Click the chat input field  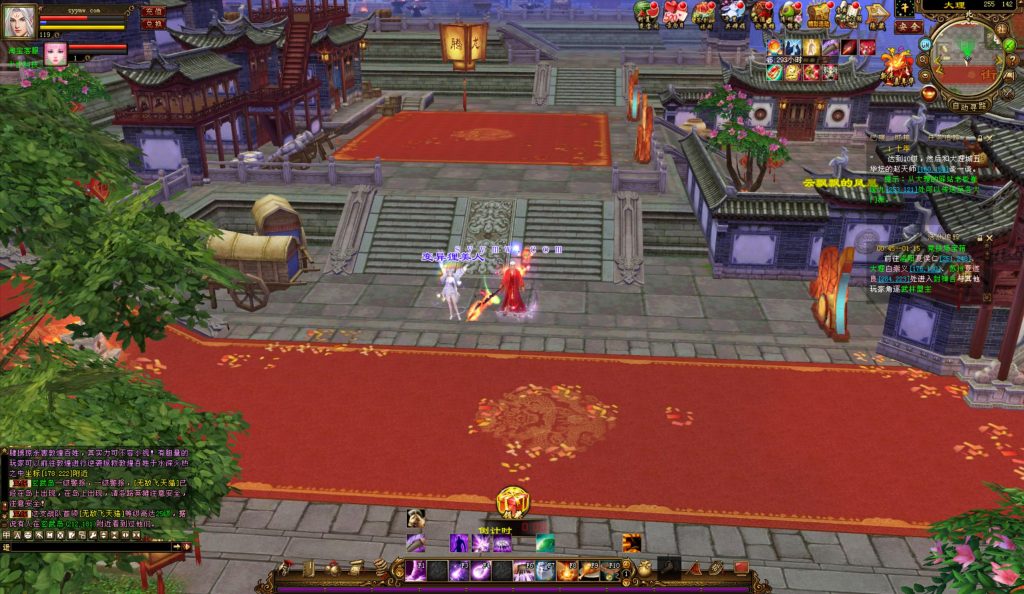coord(90,547)
